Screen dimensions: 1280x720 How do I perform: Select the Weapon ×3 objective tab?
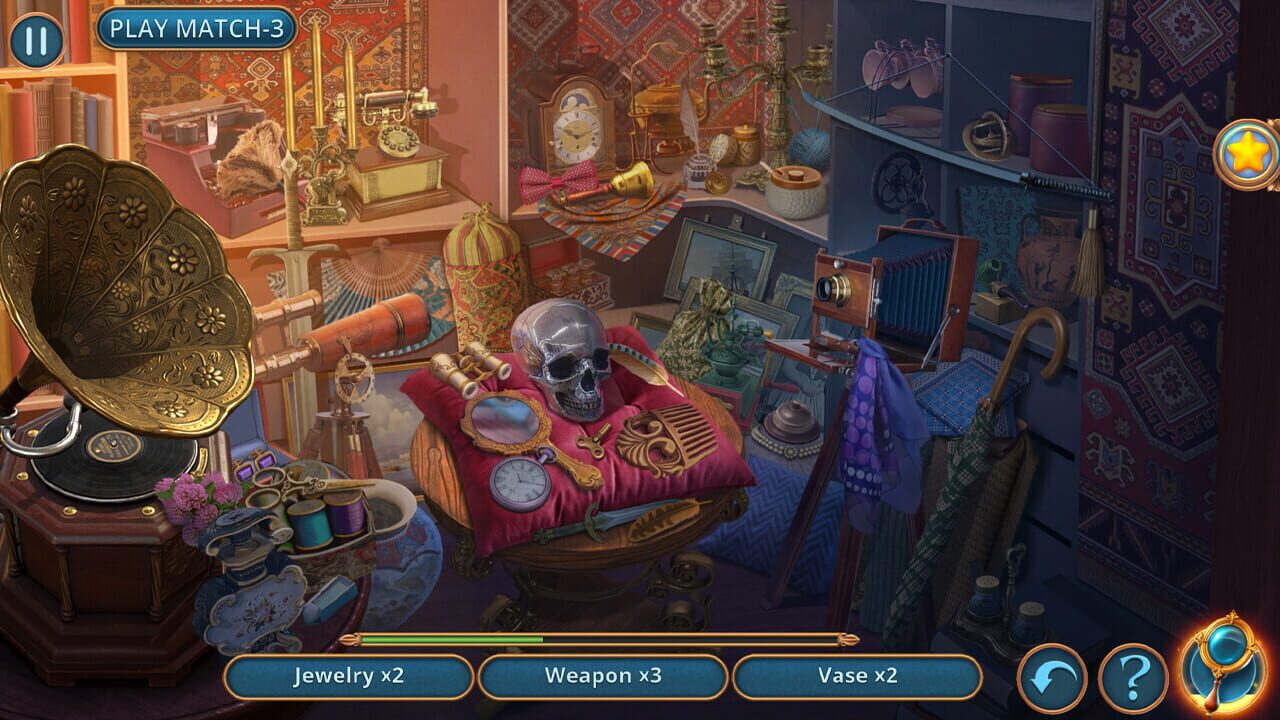tap(603, 676)
